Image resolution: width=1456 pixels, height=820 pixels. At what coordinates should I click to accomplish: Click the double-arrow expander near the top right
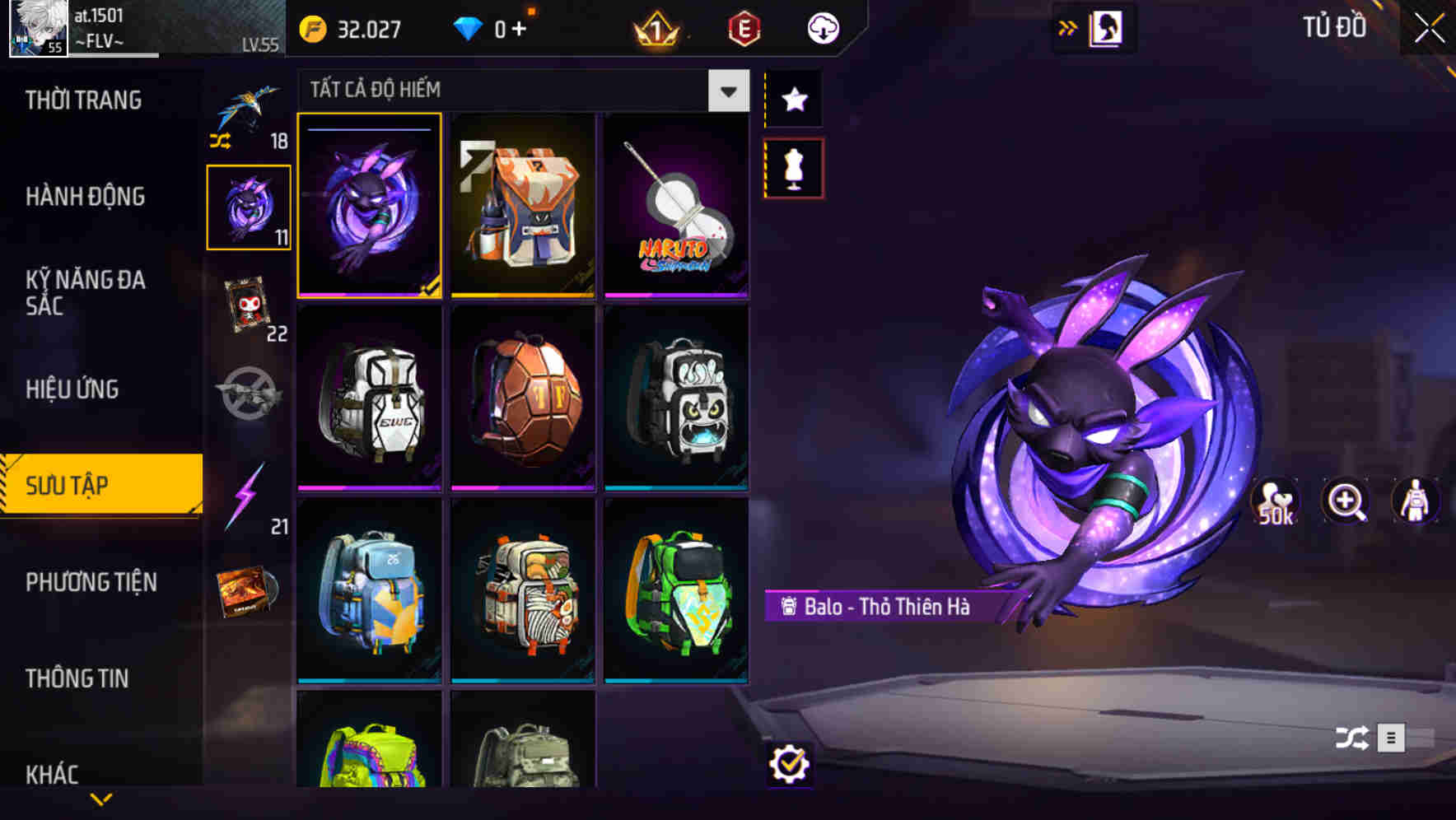[1068, 26]
